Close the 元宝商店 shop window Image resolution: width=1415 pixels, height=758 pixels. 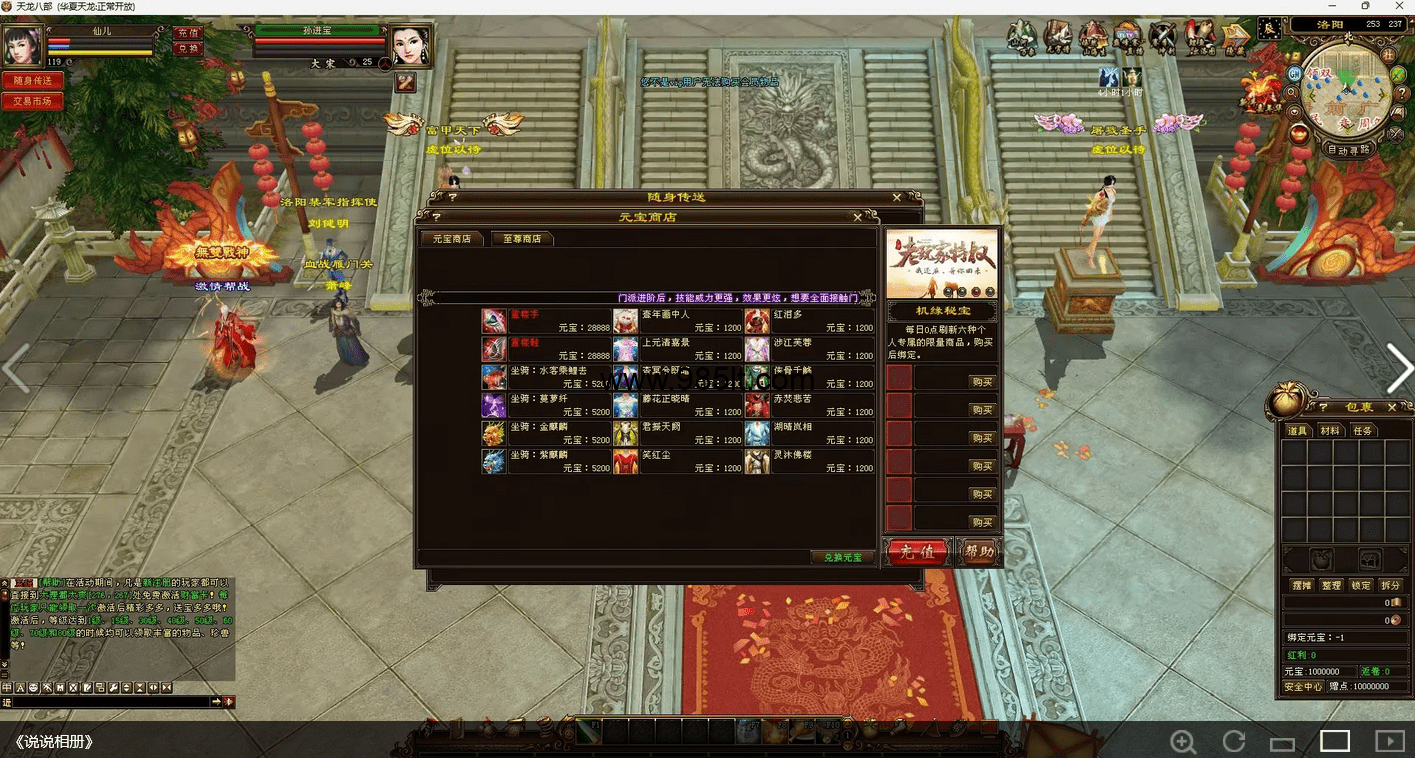(857, 217)
